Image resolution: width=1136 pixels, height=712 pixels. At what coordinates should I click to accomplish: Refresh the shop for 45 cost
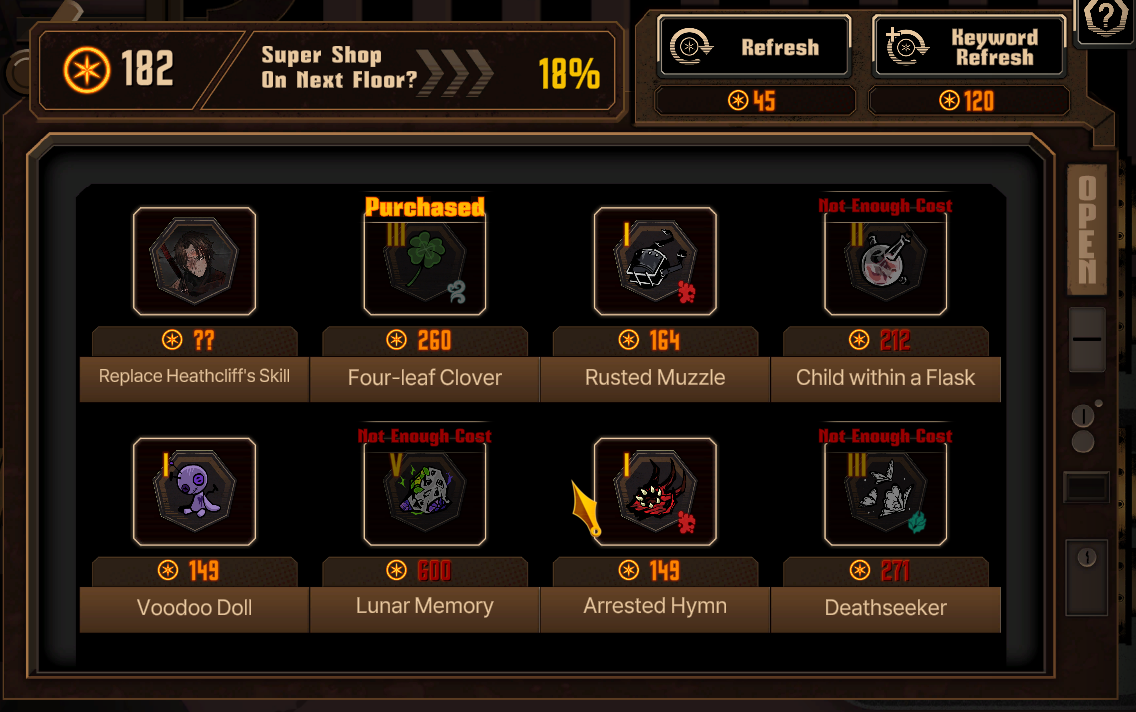point(754,47)
